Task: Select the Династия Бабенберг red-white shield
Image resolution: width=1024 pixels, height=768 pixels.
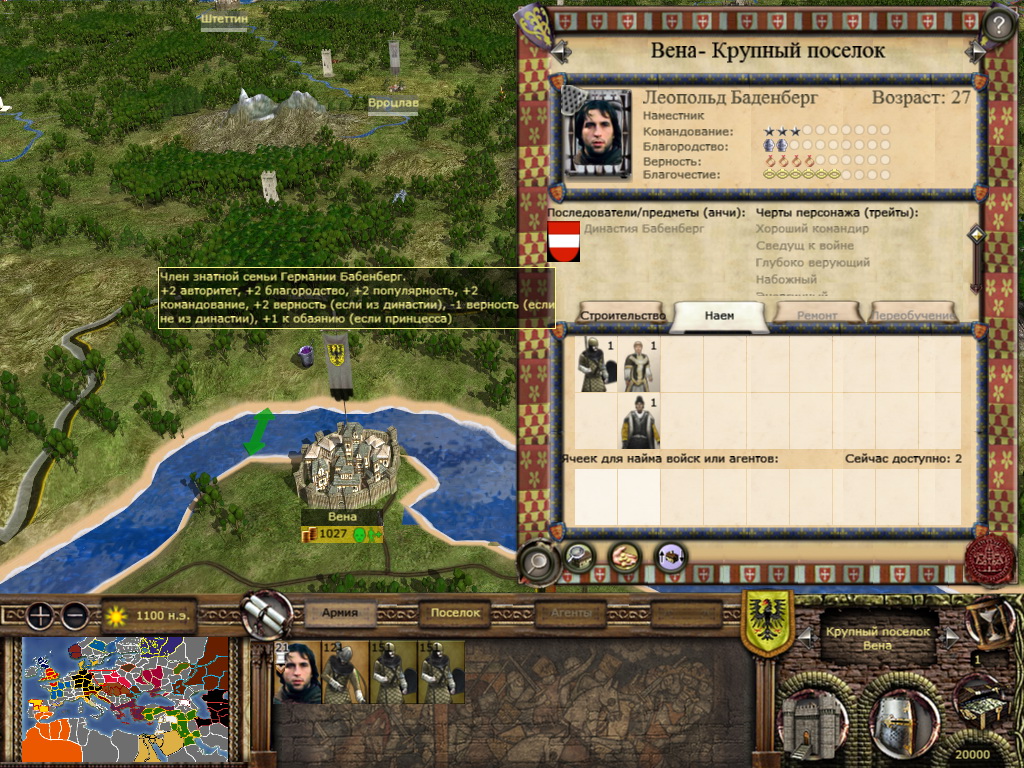Action: [x=564, y=241]
